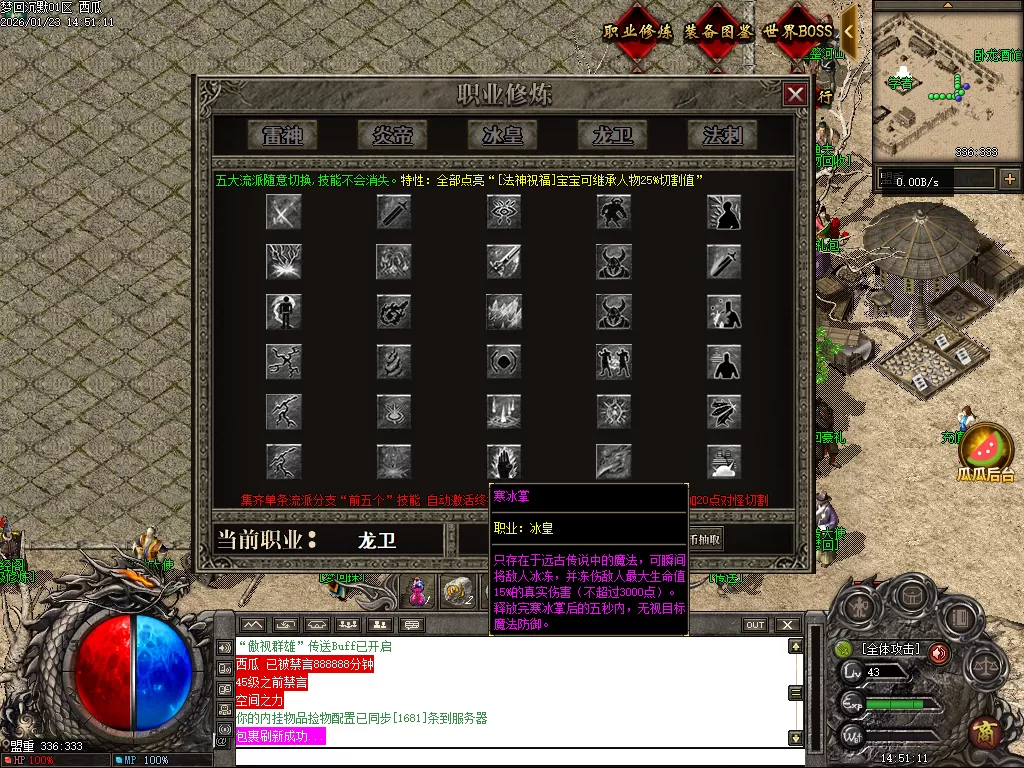
Task: Switch to the 雷神 class tab
Action: point(283,134)
